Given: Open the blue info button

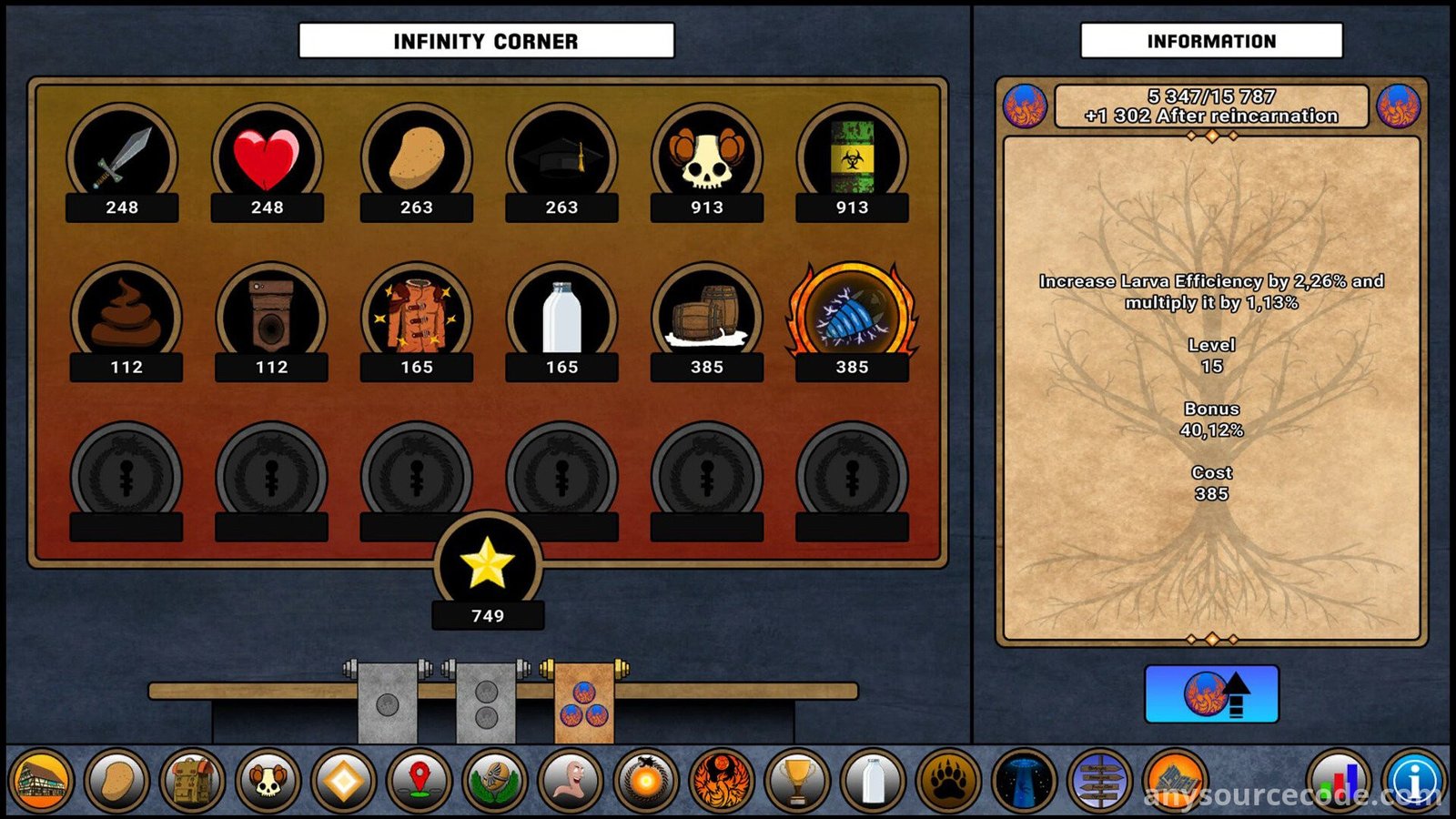Looking at the screenshot, I should point(1414,781).
